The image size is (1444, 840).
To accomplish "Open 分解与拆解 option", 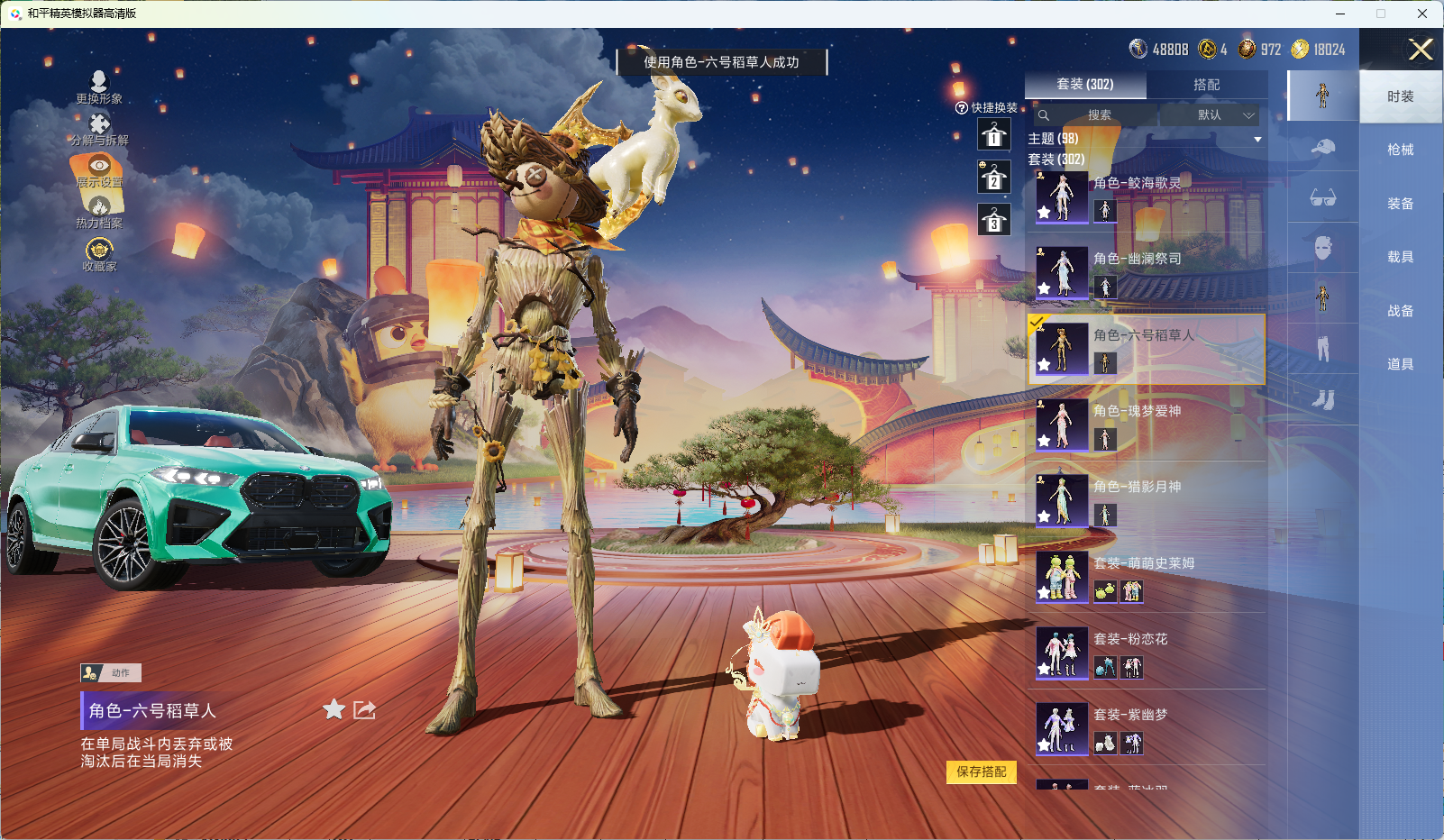I will click(99, 129).
